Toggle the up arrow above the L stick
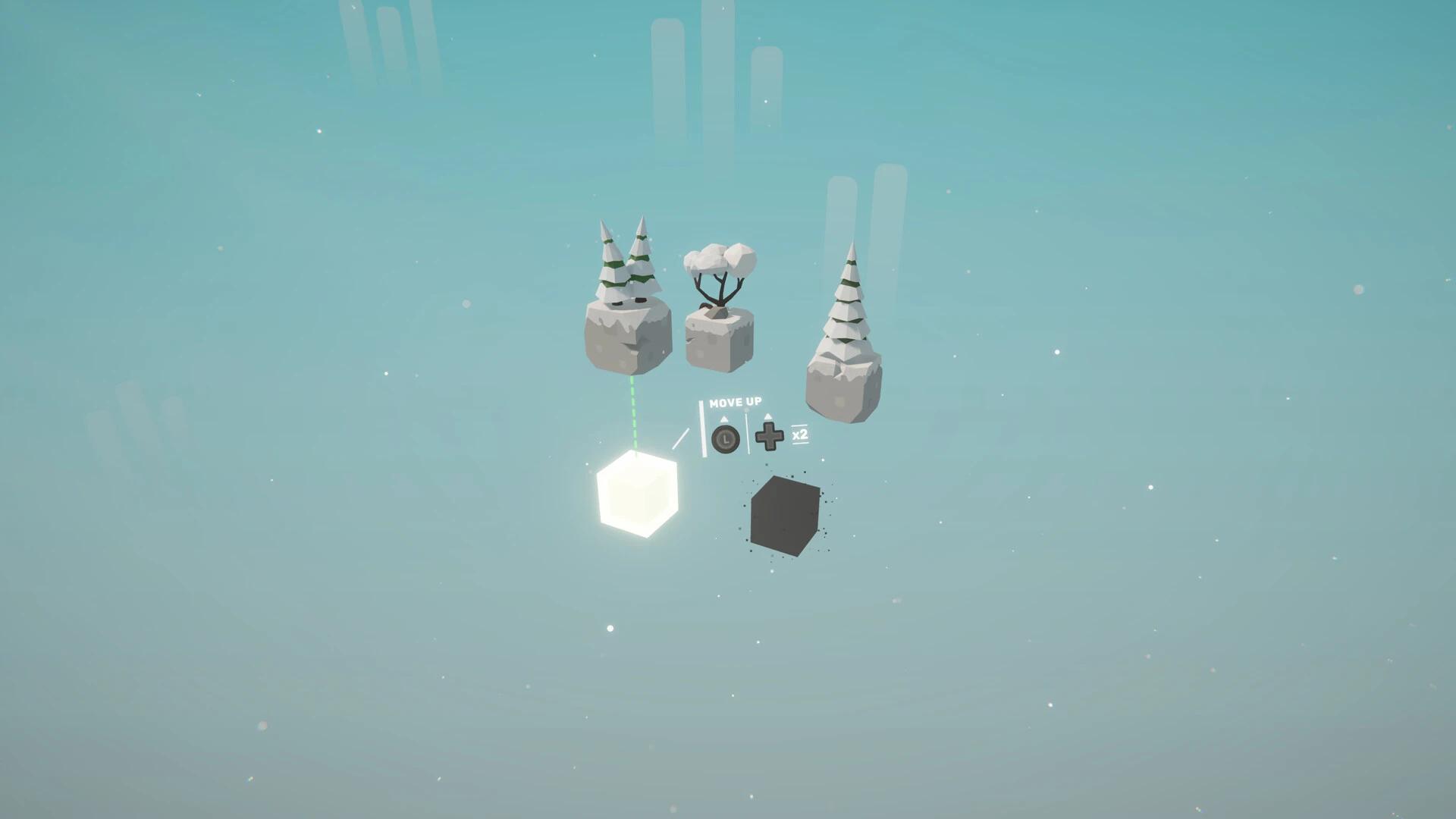The image size is (1456, 819). point(723,418)
